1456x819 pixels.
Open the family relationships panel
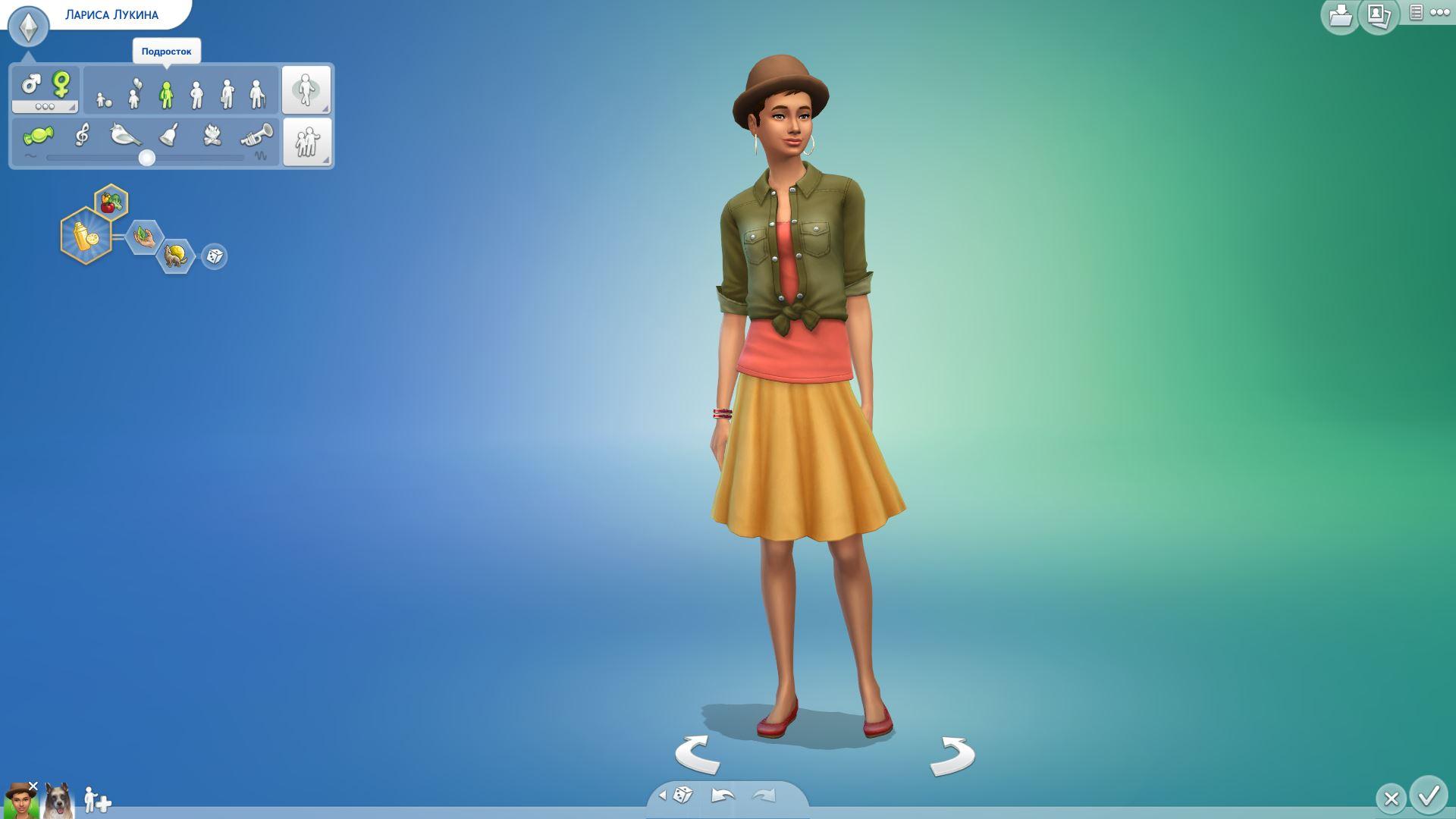coord(306,141)
